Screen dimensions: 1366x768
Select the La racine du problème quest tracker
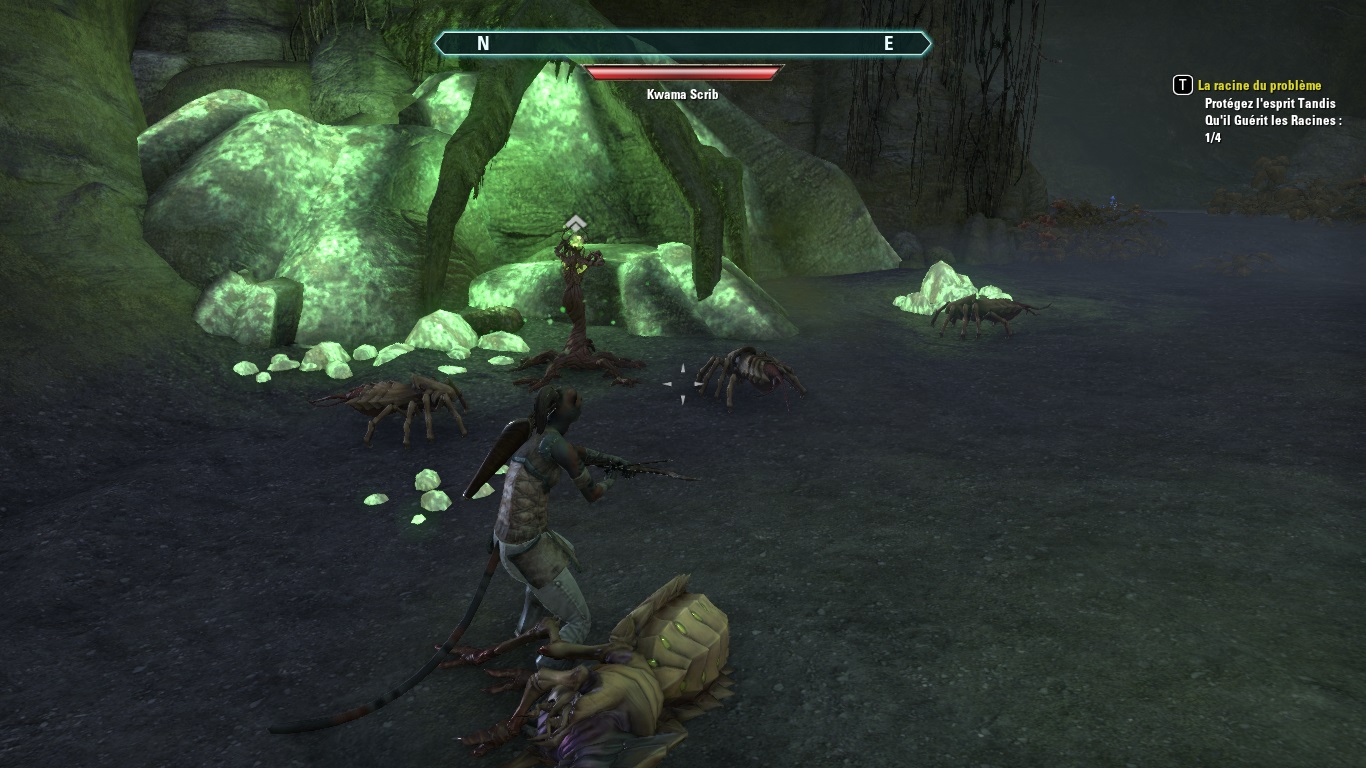coord(1259,86)
